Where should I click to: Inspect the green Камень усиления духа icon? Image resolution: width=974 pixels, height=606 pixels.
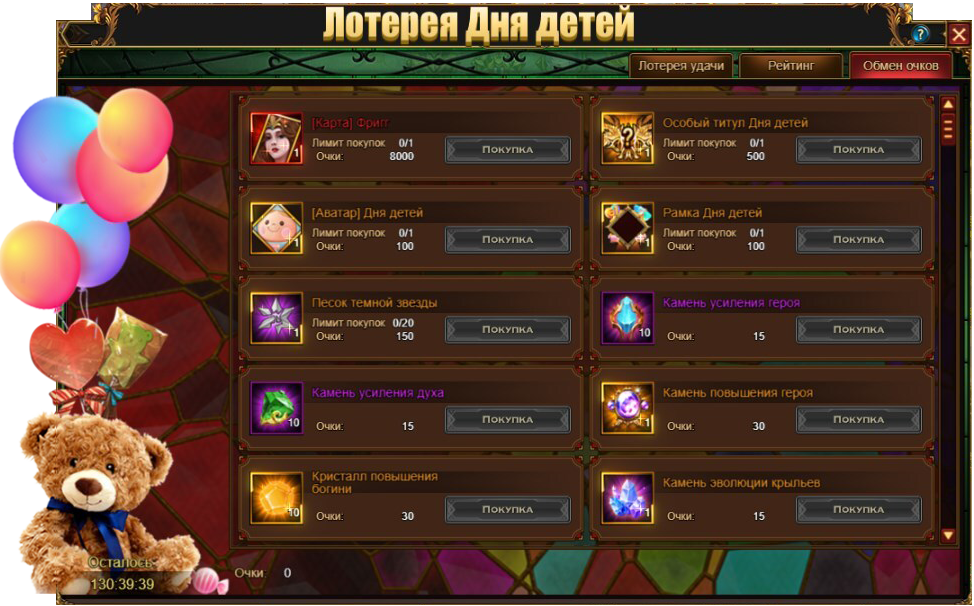[x=276, y=408]
